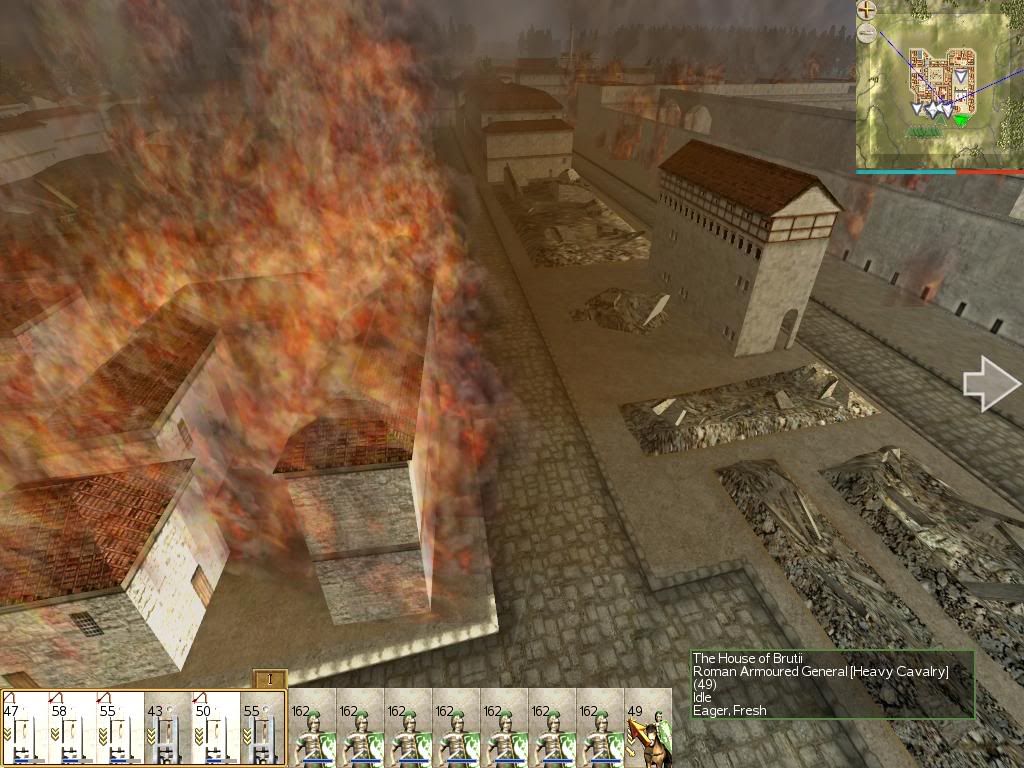Viewport: 1024px width, 768px height.
Task: Zoom out the minimap with the minus button
Action: pos(867,34)
